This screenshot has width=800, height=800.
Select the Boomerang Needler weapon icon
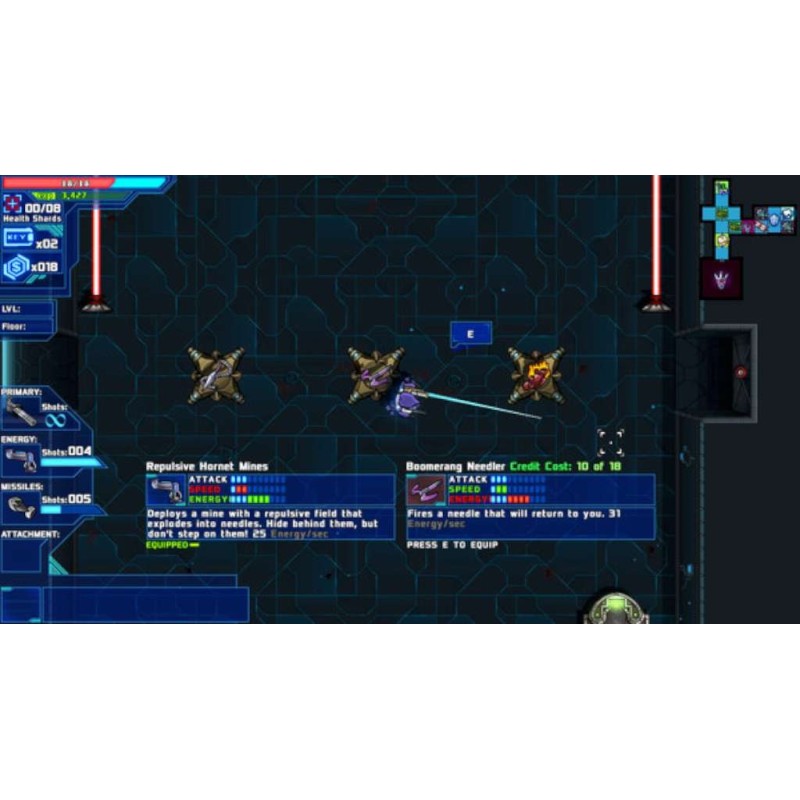[x=426, y=490]
